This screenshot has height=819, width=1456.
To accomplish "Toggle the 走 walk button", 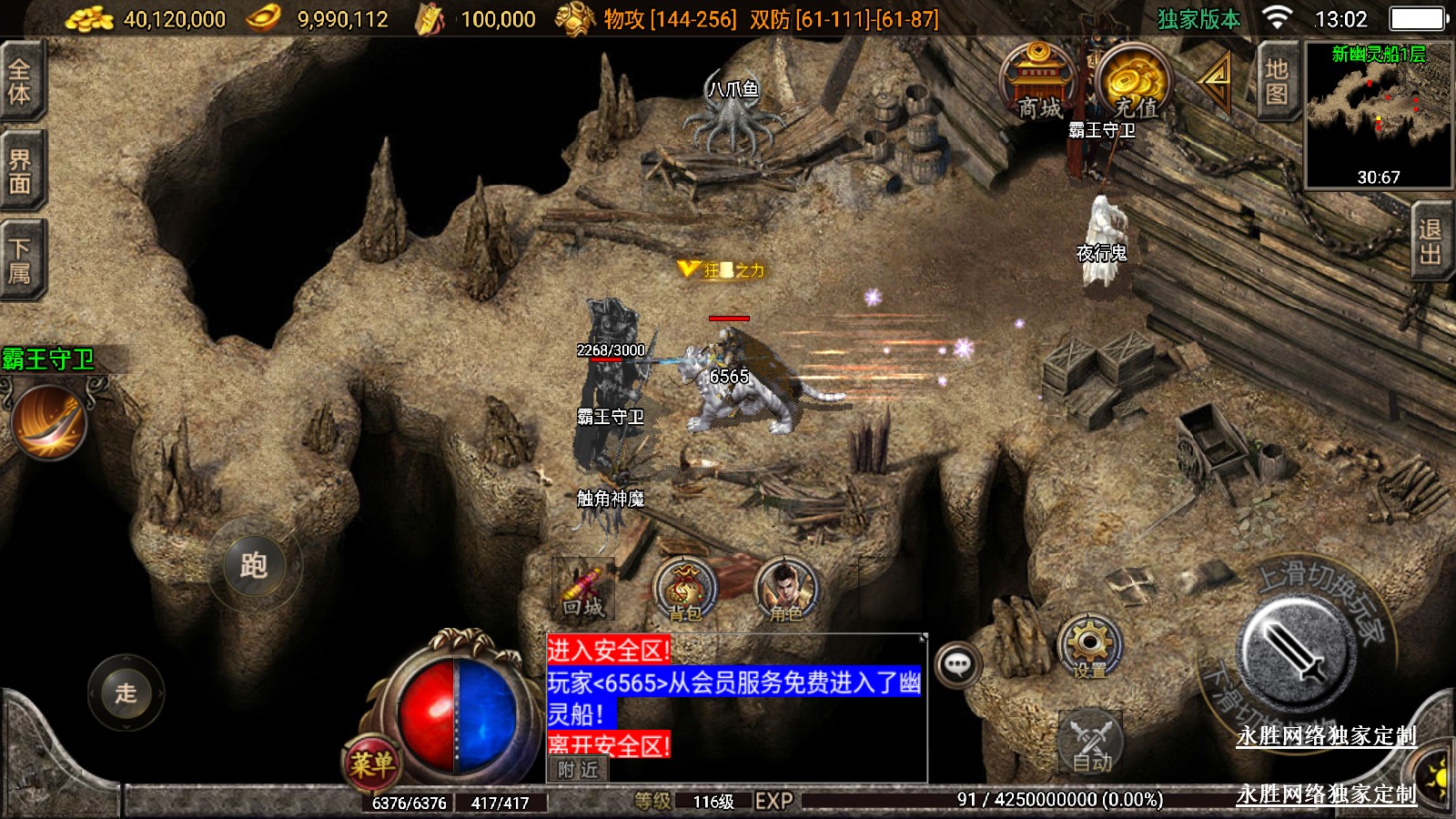I will (x=126, y=693).
